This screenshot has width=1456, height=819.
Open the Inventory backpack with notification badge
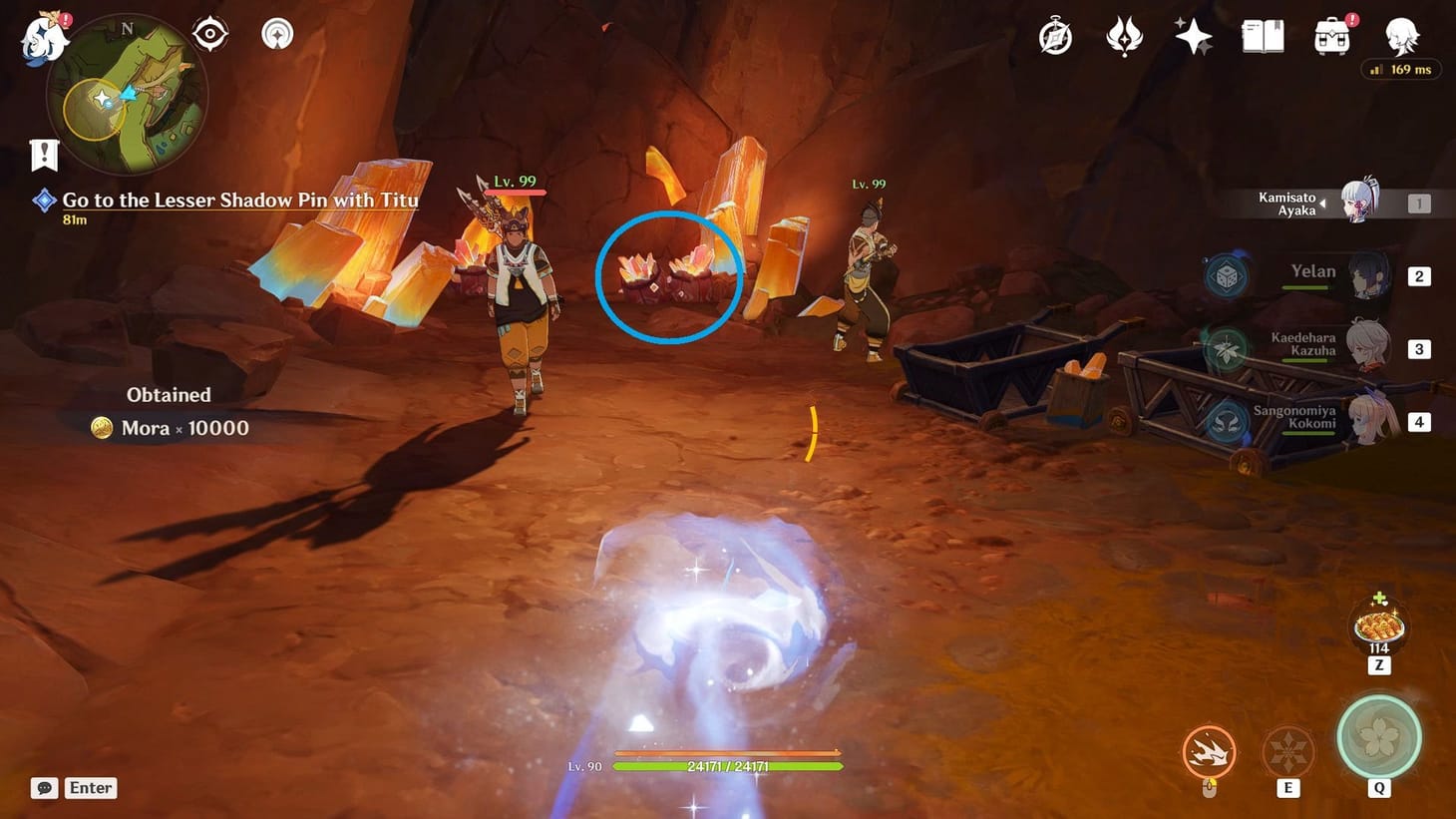(1332, 40)
